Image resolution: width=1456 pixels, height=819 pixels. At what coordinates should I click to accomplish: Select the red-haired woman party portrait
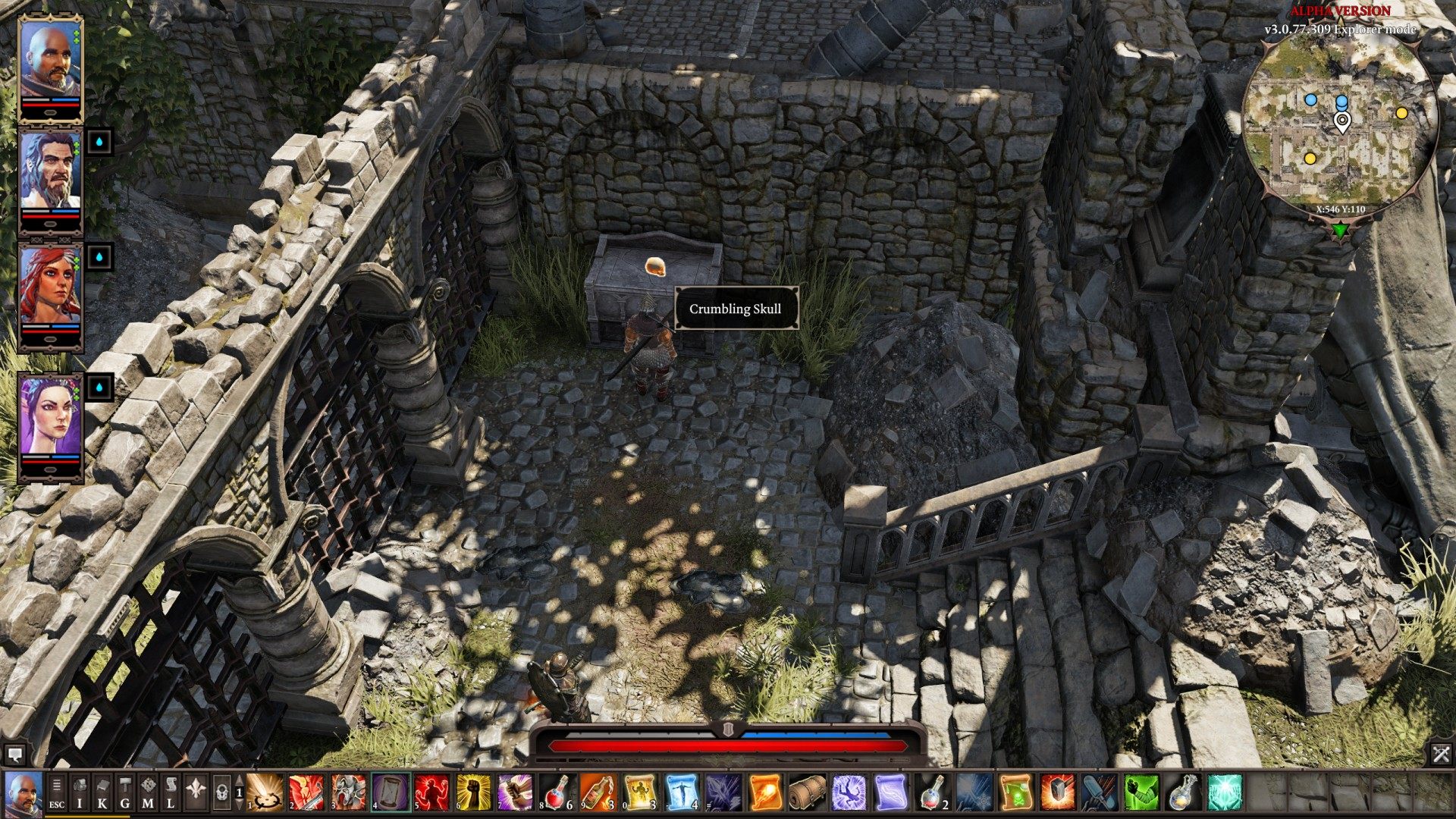(50, 284)
